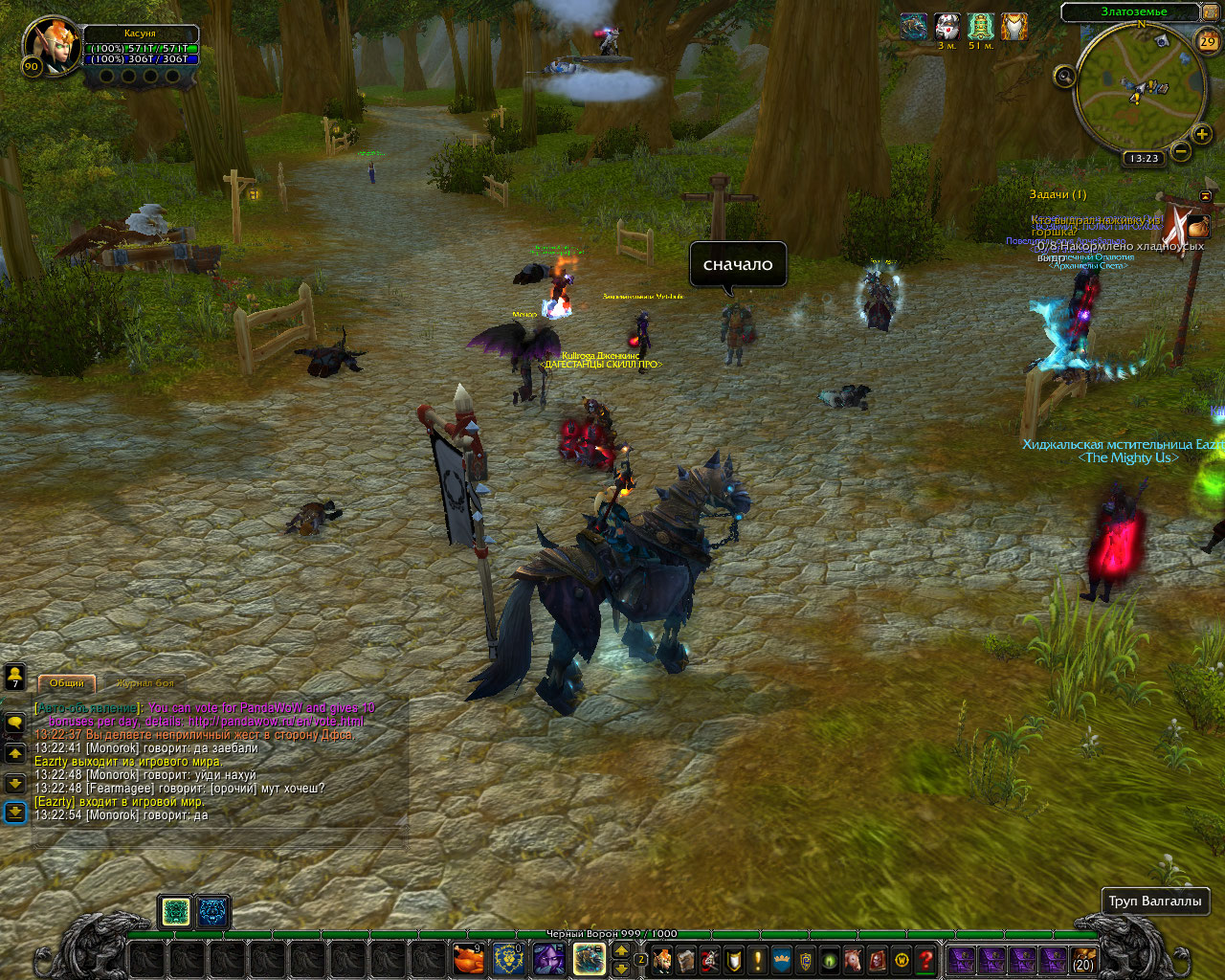Click the player portrait of Касуня
The height and width of the screenshot is (980, 1225).
click(x=46, y=45)
